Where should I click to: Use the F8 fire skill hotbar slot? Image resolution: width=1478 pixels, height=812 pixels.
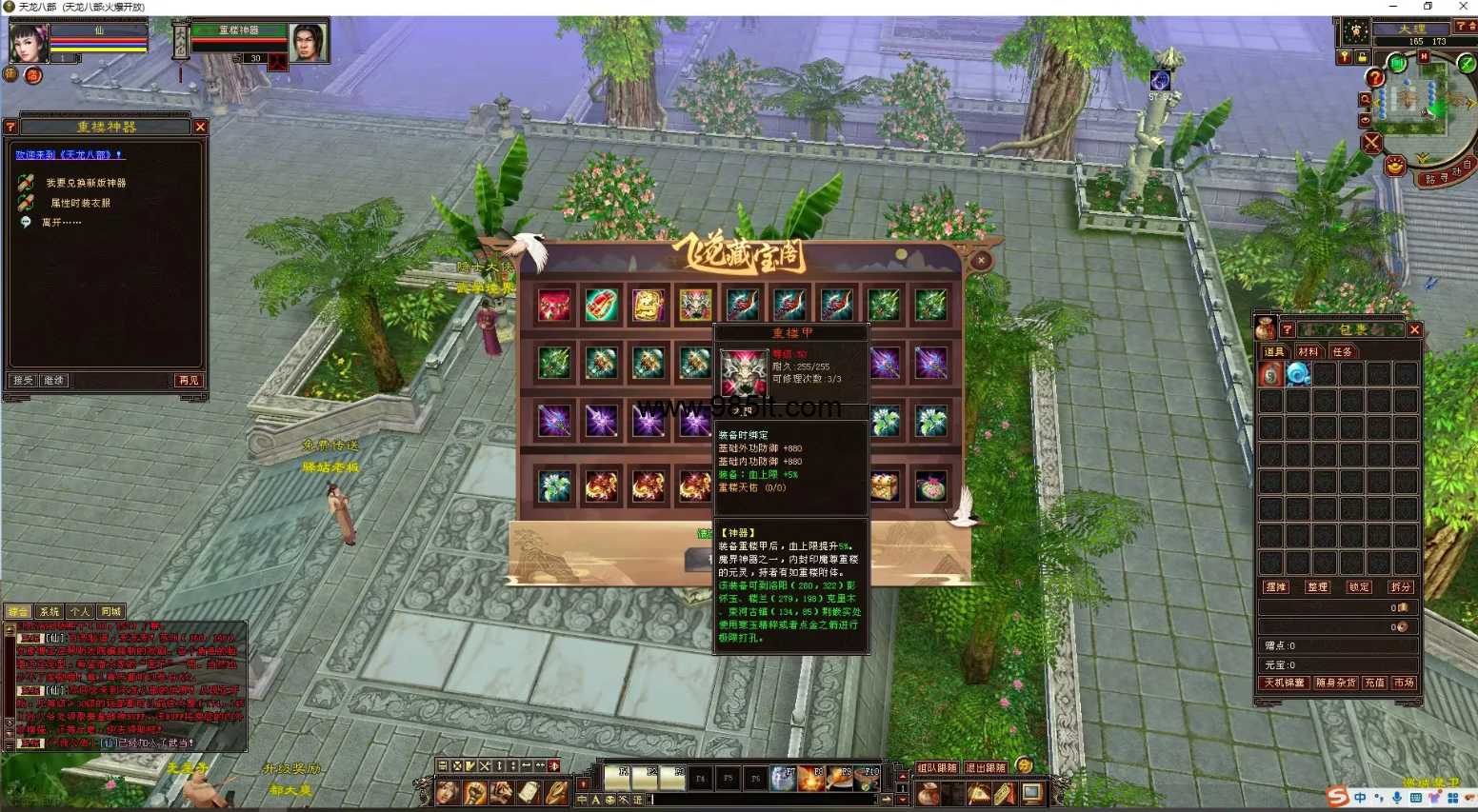810,779
